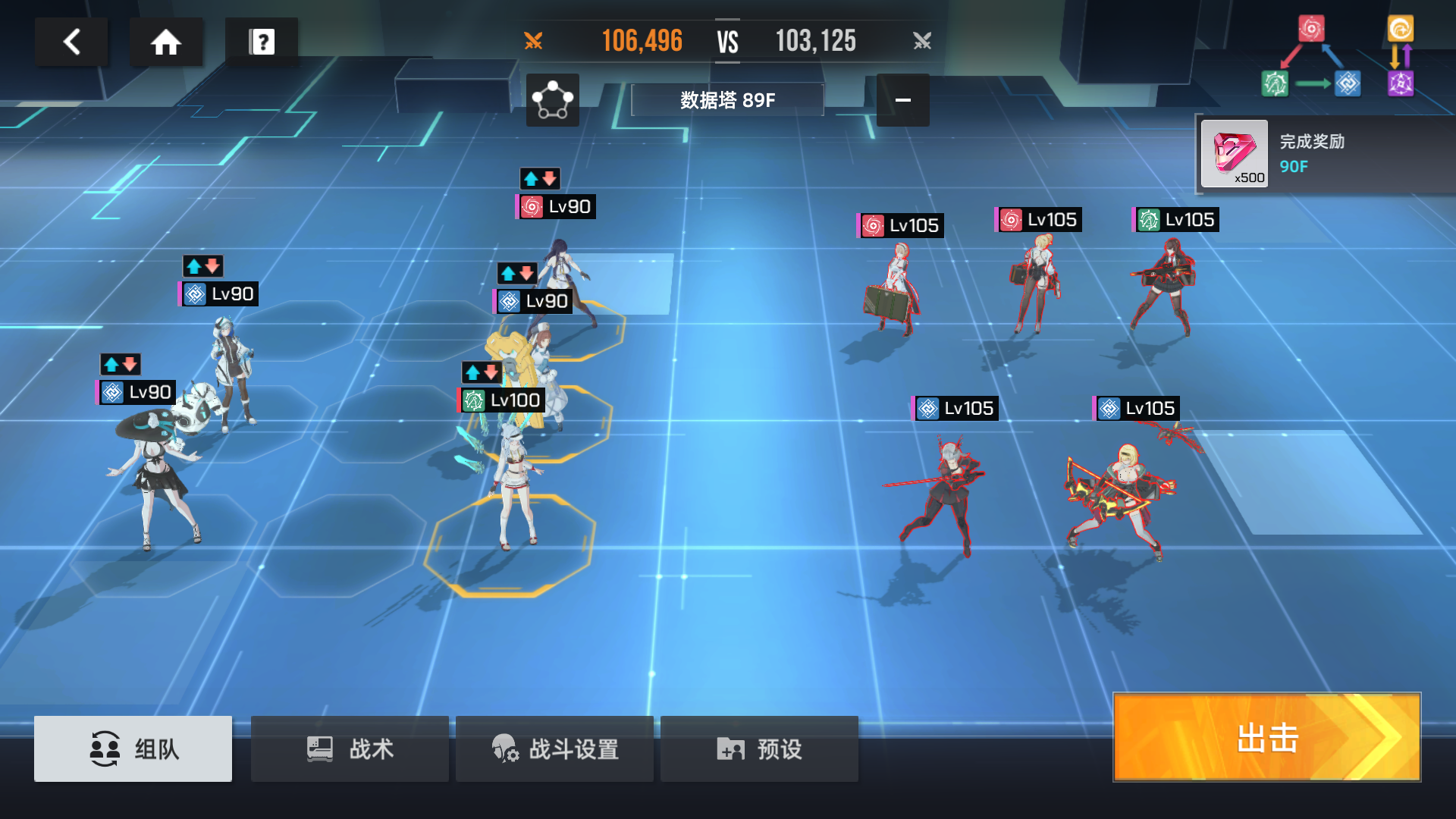1456x819 pixels.
Task: Click the hexagon team network icon beside floor title
Action: pos(552,101)
